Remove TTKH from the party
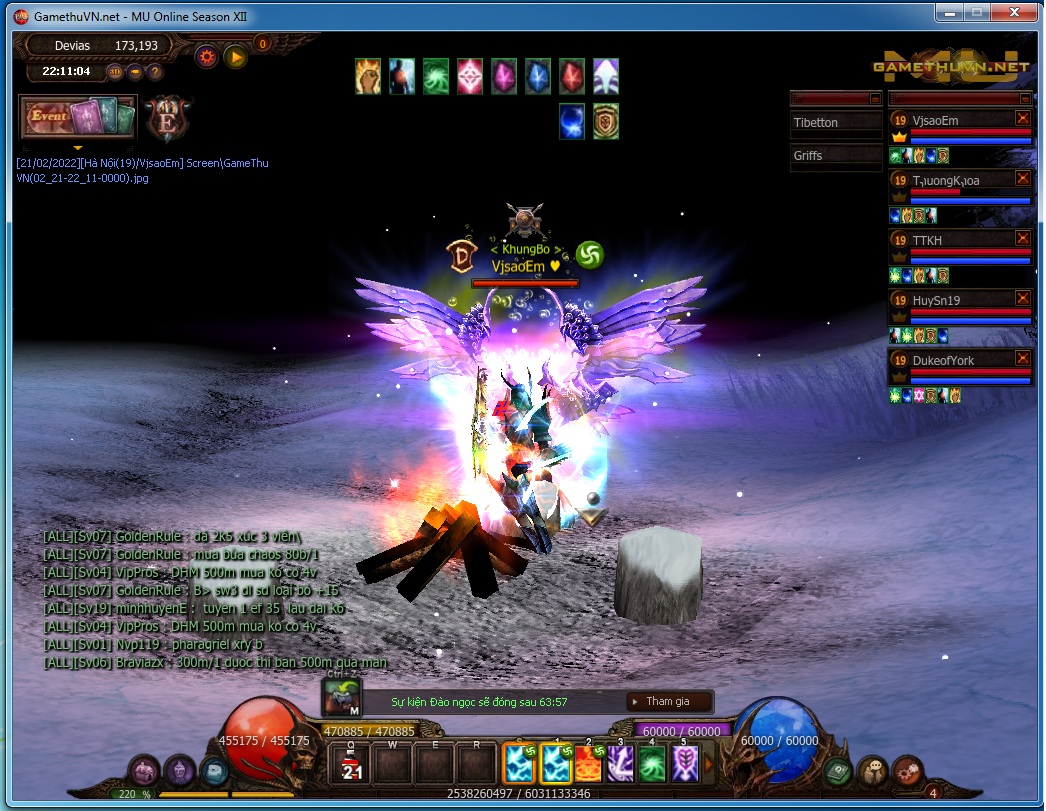 pyautogui.click(x=1022, y=238)
